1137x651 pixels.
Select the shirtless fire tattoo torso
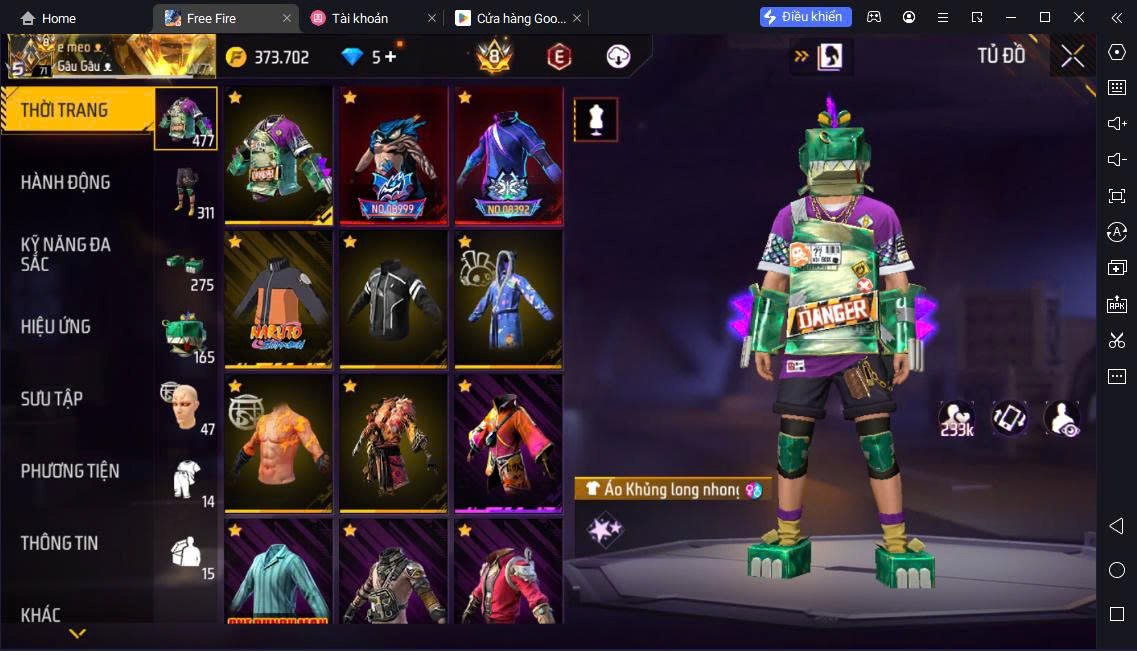(x=278, y=443)
